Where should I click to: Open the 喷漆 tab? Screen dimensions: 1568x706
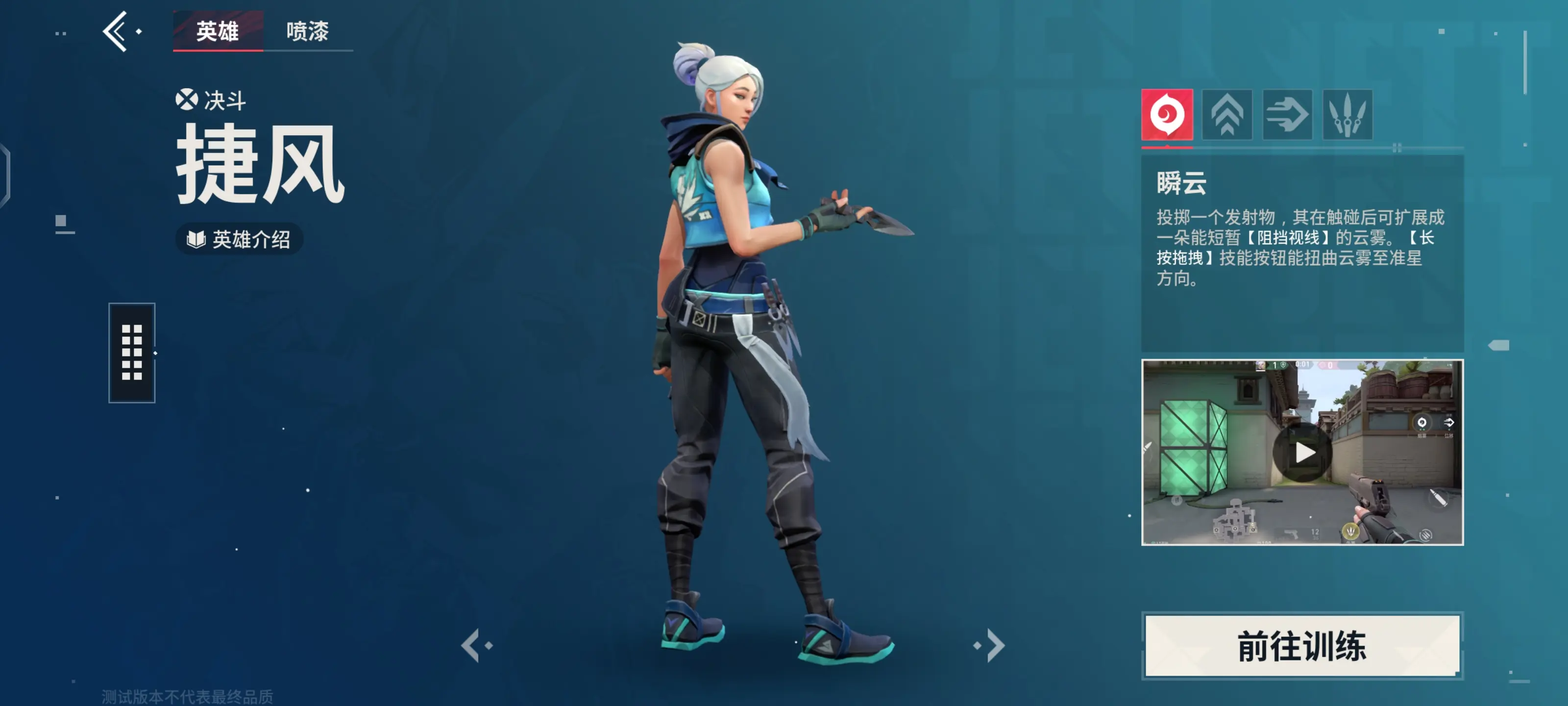[307, 31]
